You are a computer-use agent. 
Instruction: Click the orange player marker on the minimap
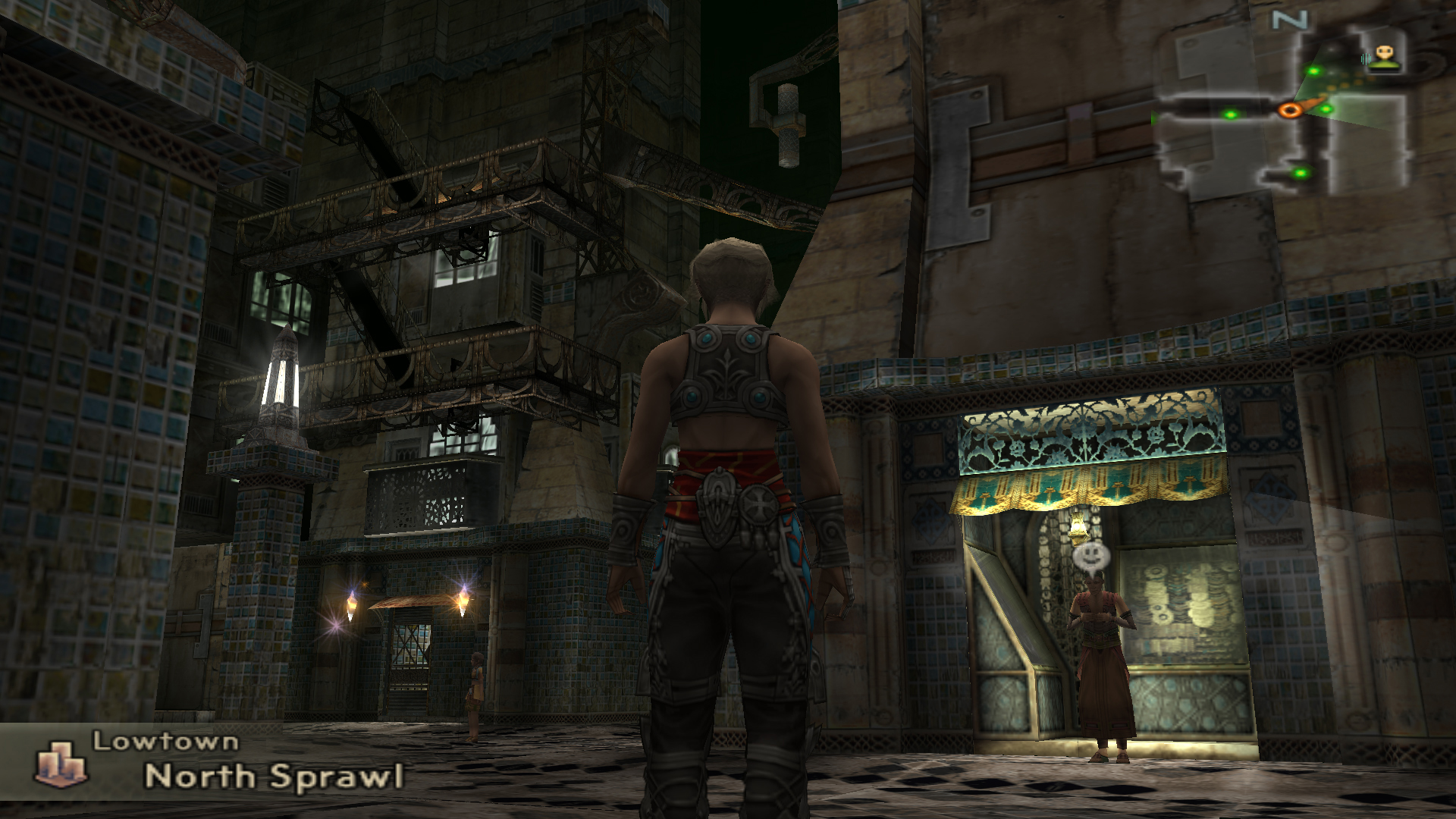(1288, 111)
